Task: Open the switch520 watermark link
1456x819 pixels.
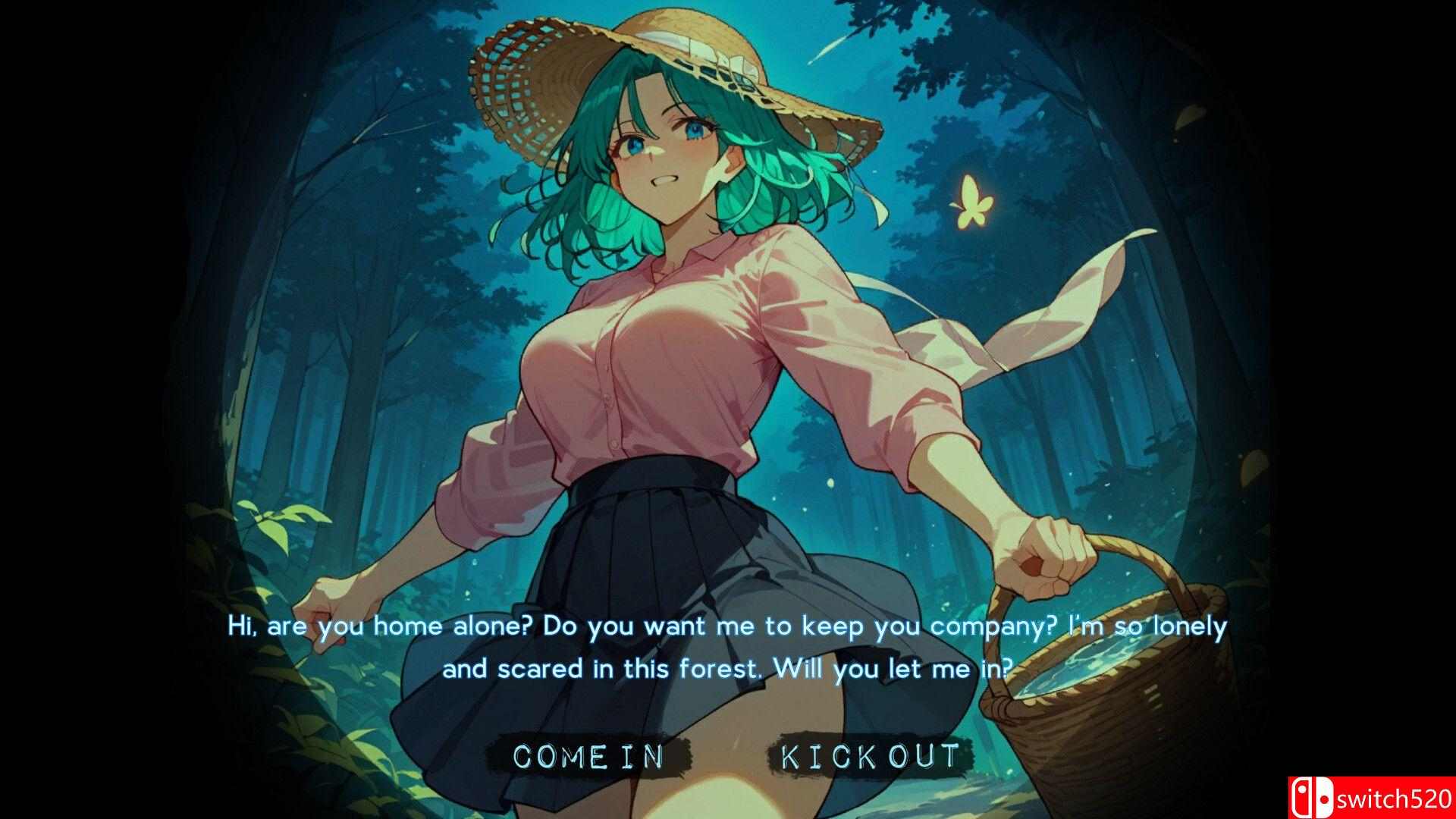Action: (x=1395, y=799)
